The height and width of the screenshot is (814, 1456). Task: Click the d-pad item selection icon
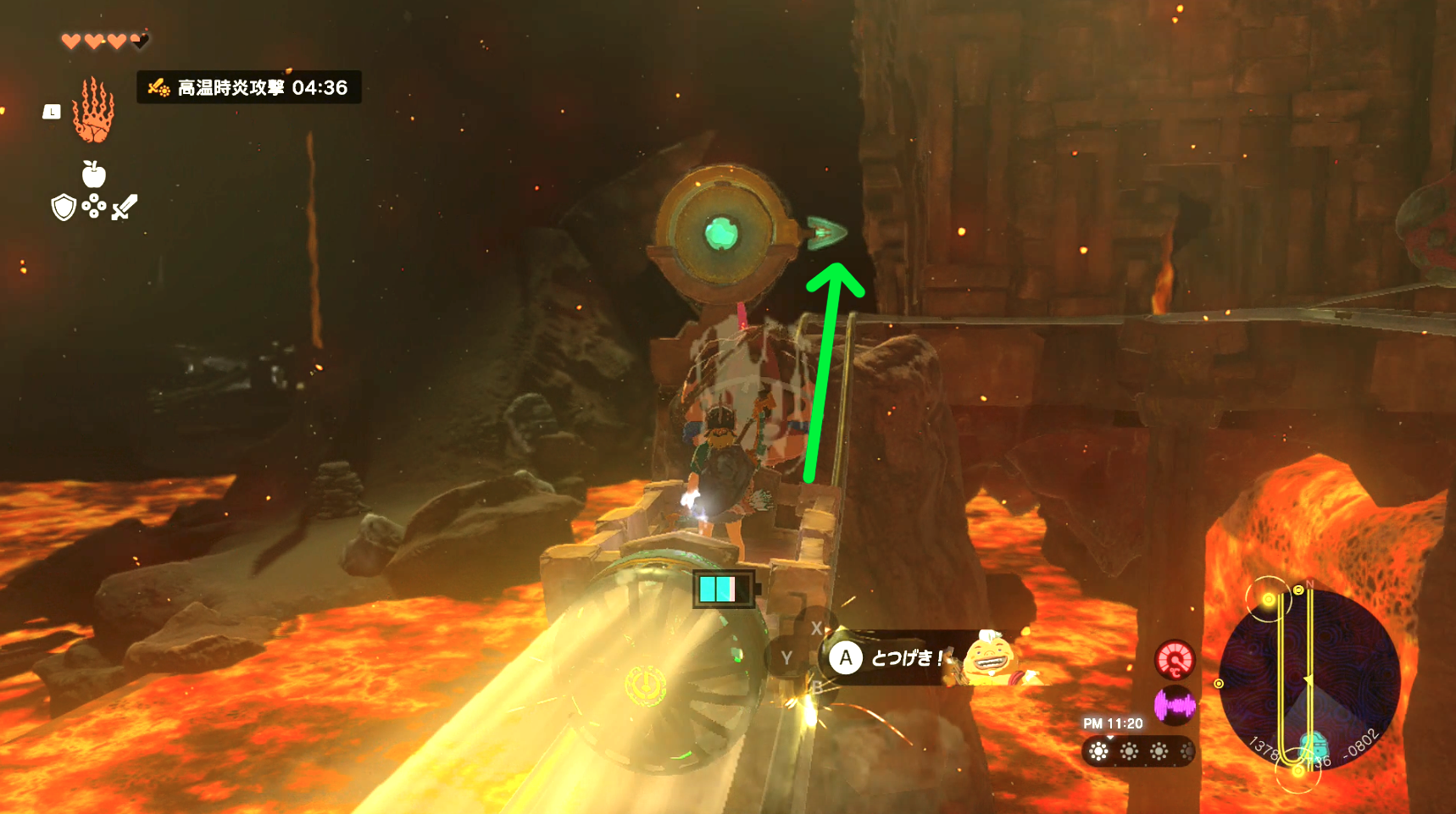pos(93,206)
